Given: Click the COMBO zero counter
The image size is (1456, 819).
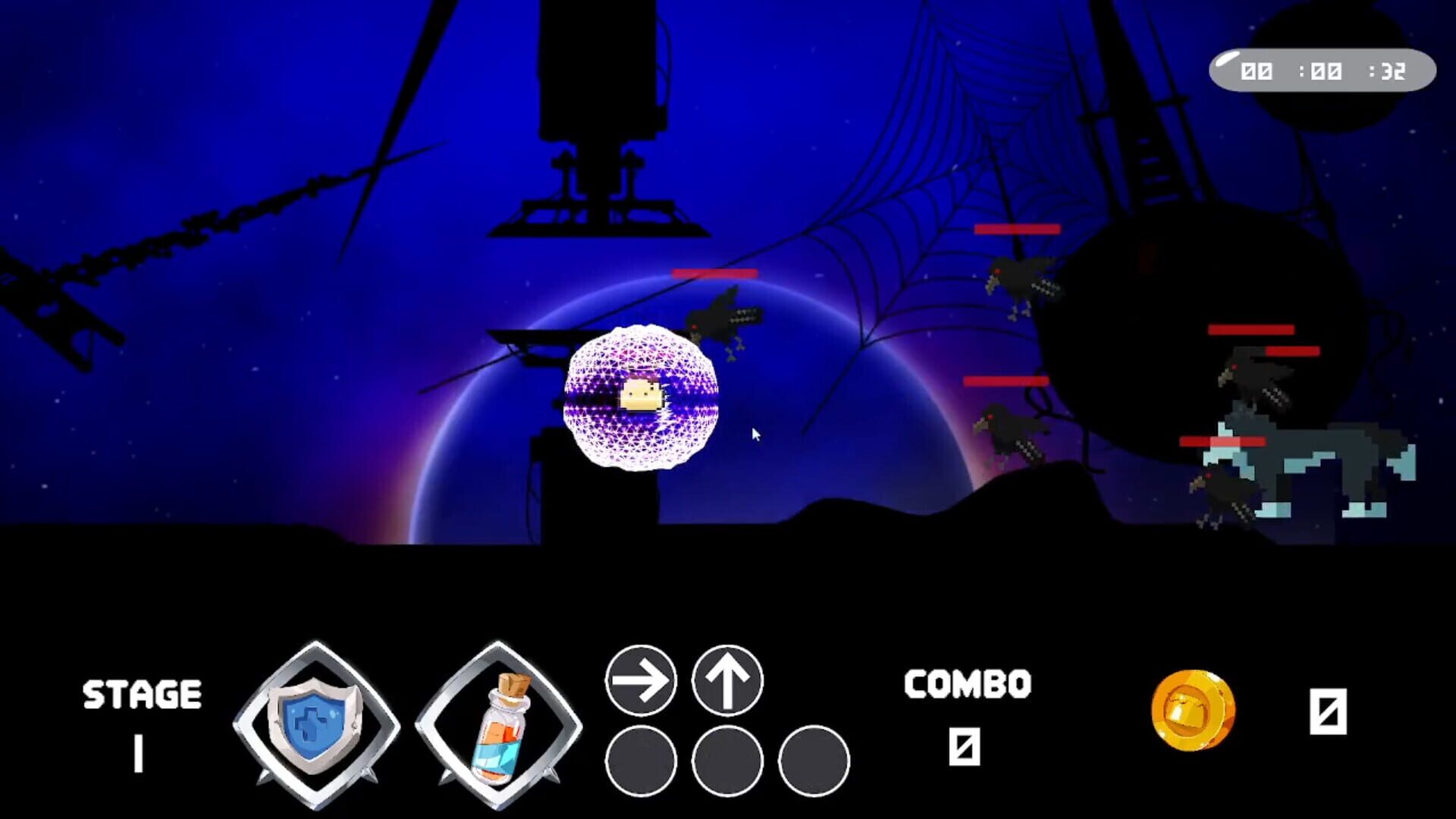Looking at the screenshot, I should (x=963, y=747).
